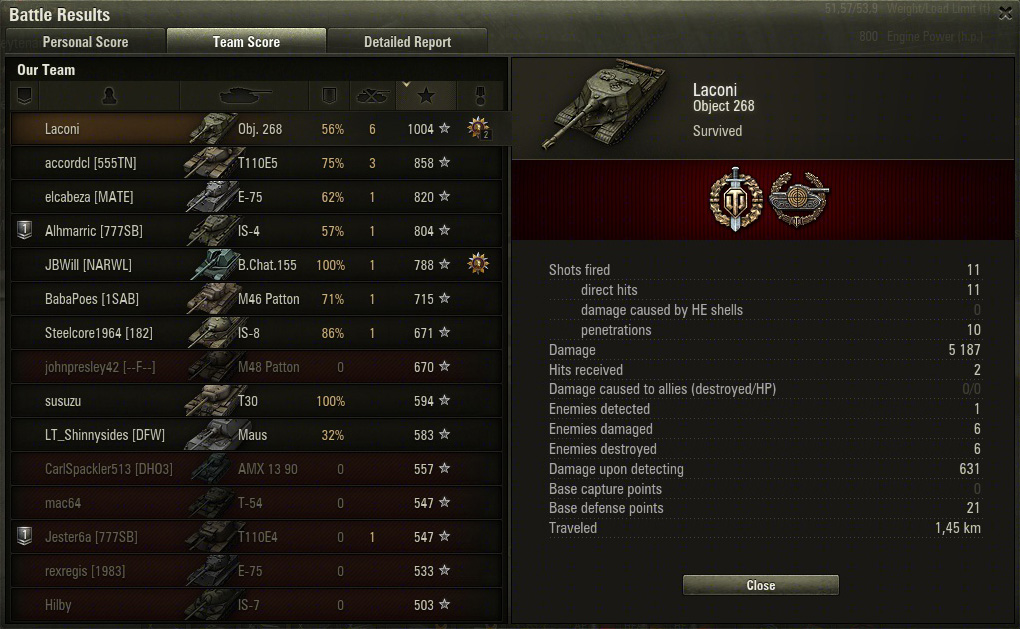
Task: Close the Battle Results window with the X
Action: coord(1005,13)
